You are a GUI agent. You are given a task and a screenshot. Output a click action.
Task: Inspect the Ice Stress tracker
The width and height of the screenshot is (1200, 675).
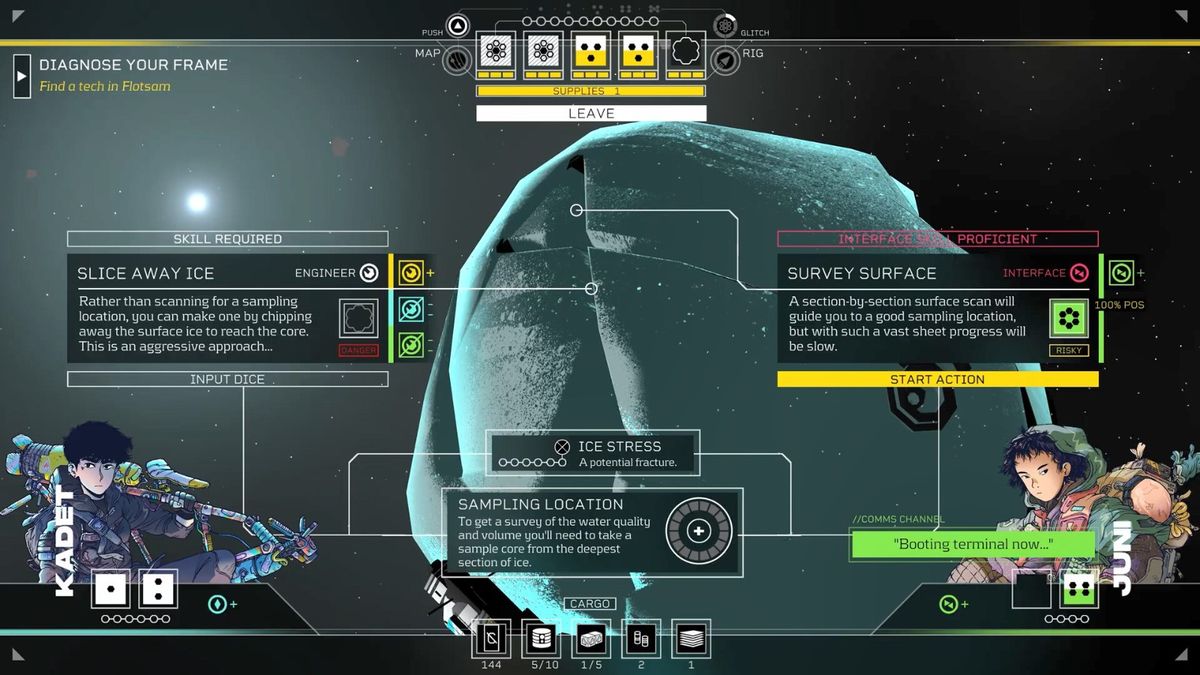(x=593, y=453)
